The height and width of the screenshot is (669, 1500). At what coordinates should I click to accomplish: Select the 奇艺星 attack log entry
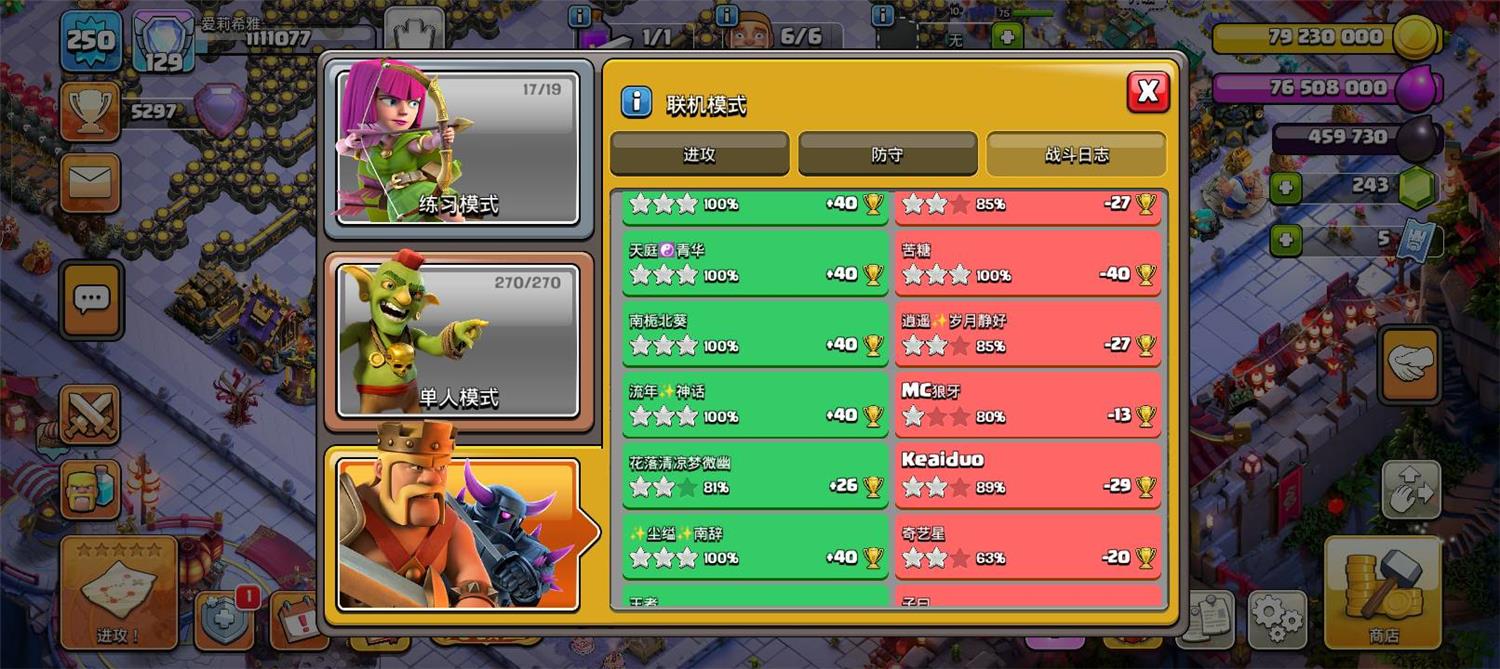click(x=1028, y=546)
